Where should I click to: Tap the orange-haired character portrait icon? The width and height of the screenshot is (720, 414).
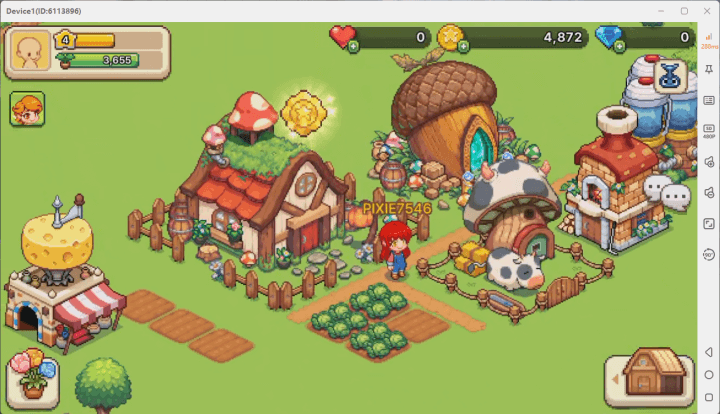pyautogui.click(x=27, y=109)
